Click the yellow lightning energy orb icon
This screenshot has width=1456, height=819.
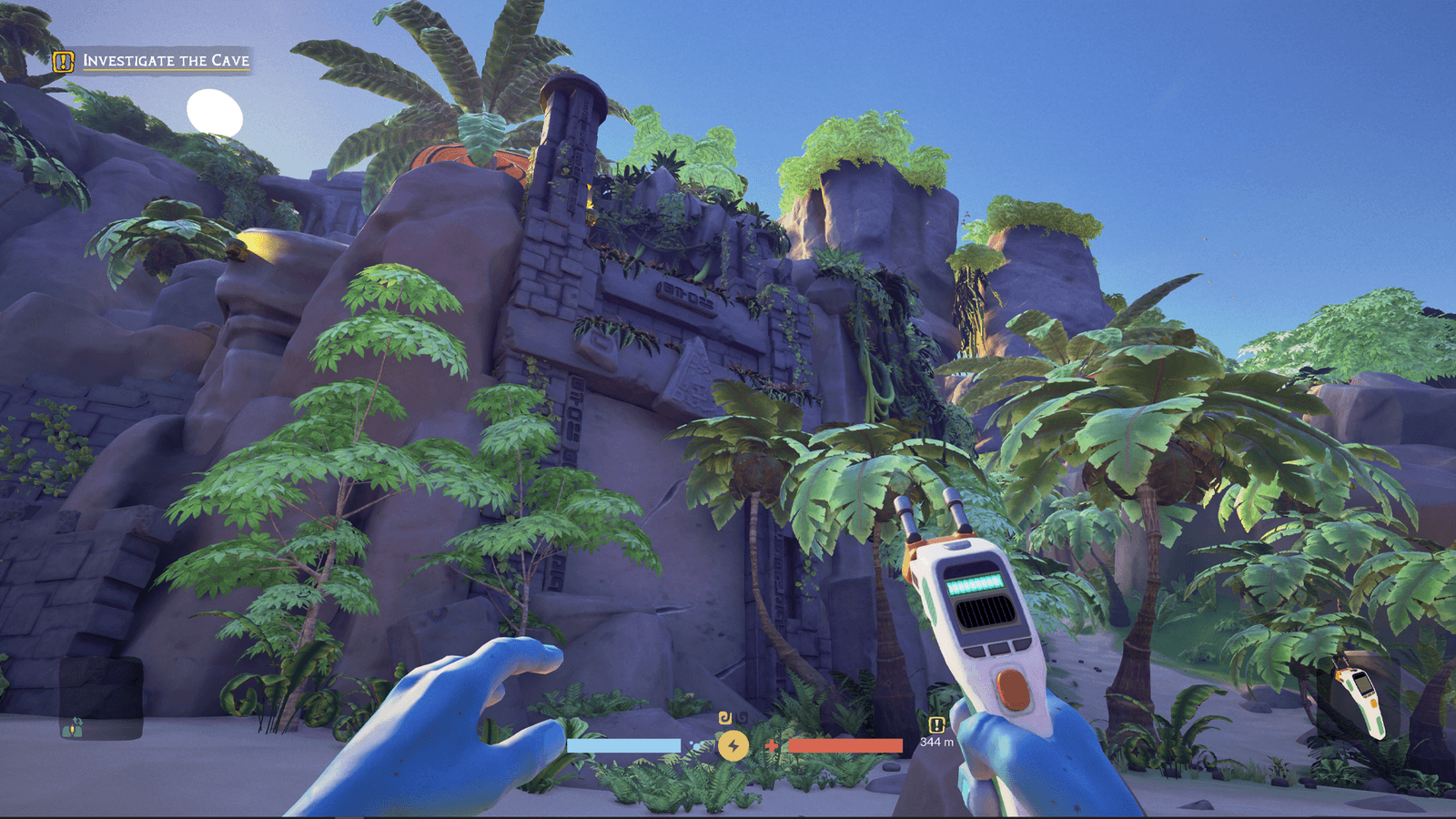(733, 744)
